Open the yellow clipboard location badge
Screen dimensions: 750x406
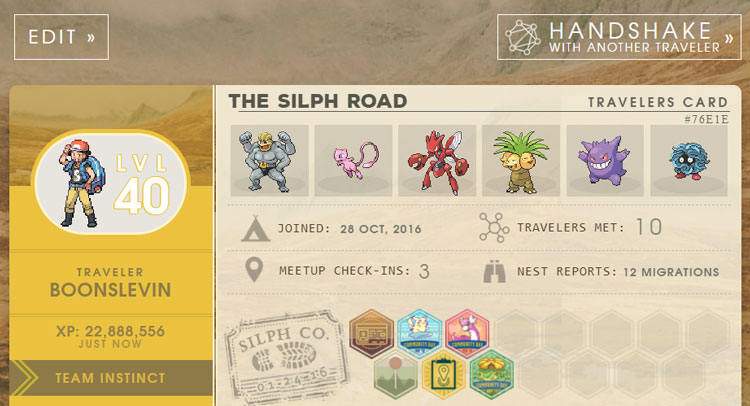(443, 375)
